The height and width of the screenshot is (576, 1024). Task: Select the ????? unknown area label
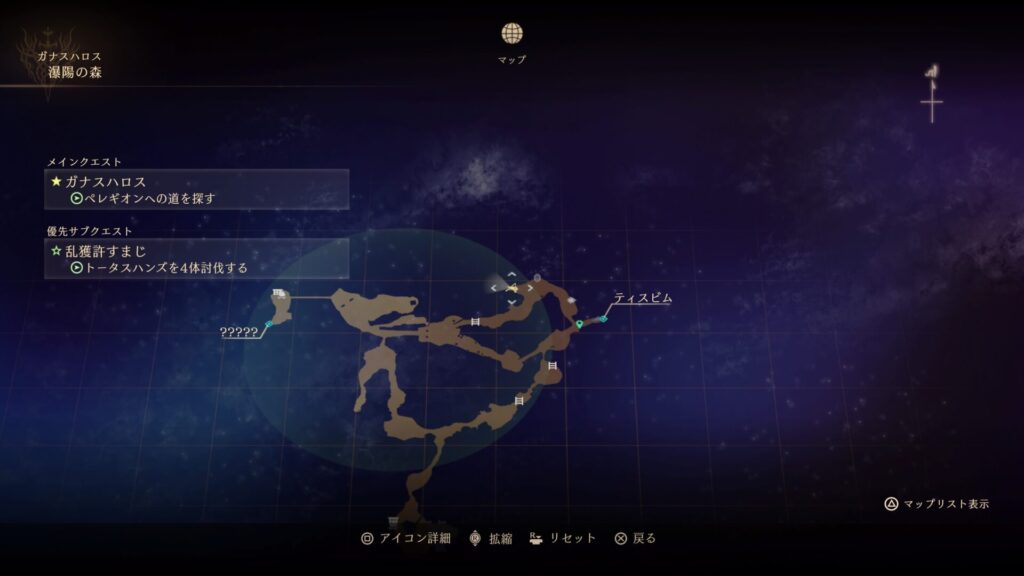point(239,332)
